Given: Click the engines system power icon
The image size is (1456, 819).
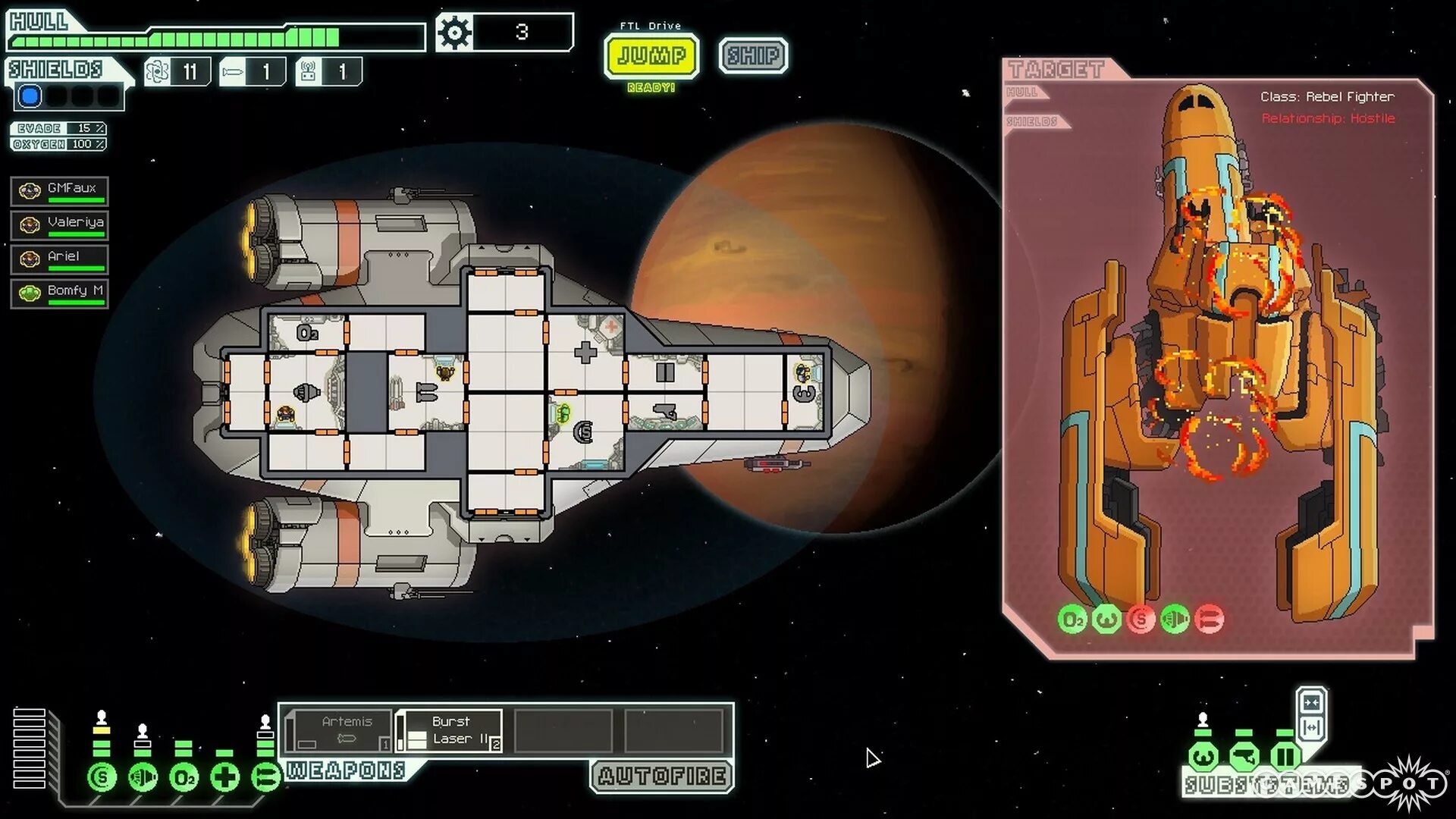Looking at the screenshot, I should pyautogui.click(x=143, y=777).
